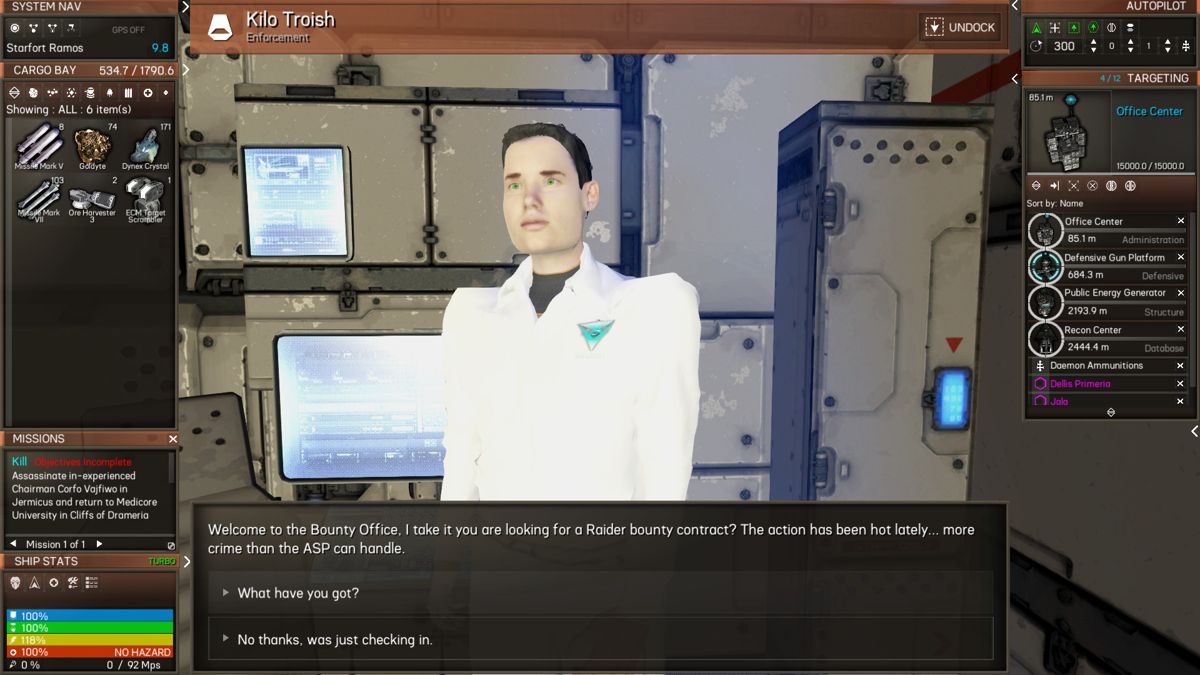Viewport: 1200px width, 675px height.
Task: Select the Missile Mark VII cargo item
Action: [39, 199]
